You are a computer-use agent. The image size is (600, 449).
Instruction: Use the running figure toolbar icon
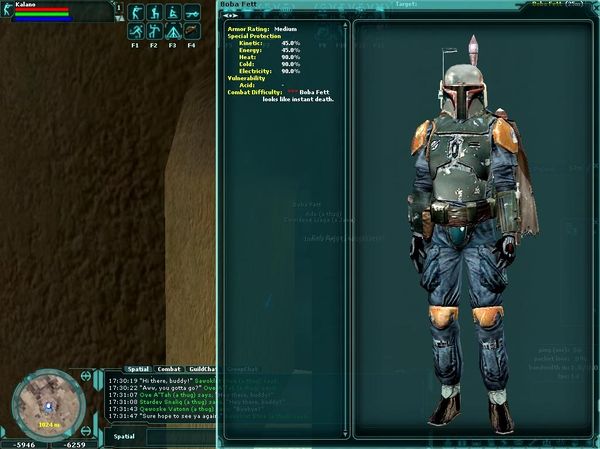[135, 32]
